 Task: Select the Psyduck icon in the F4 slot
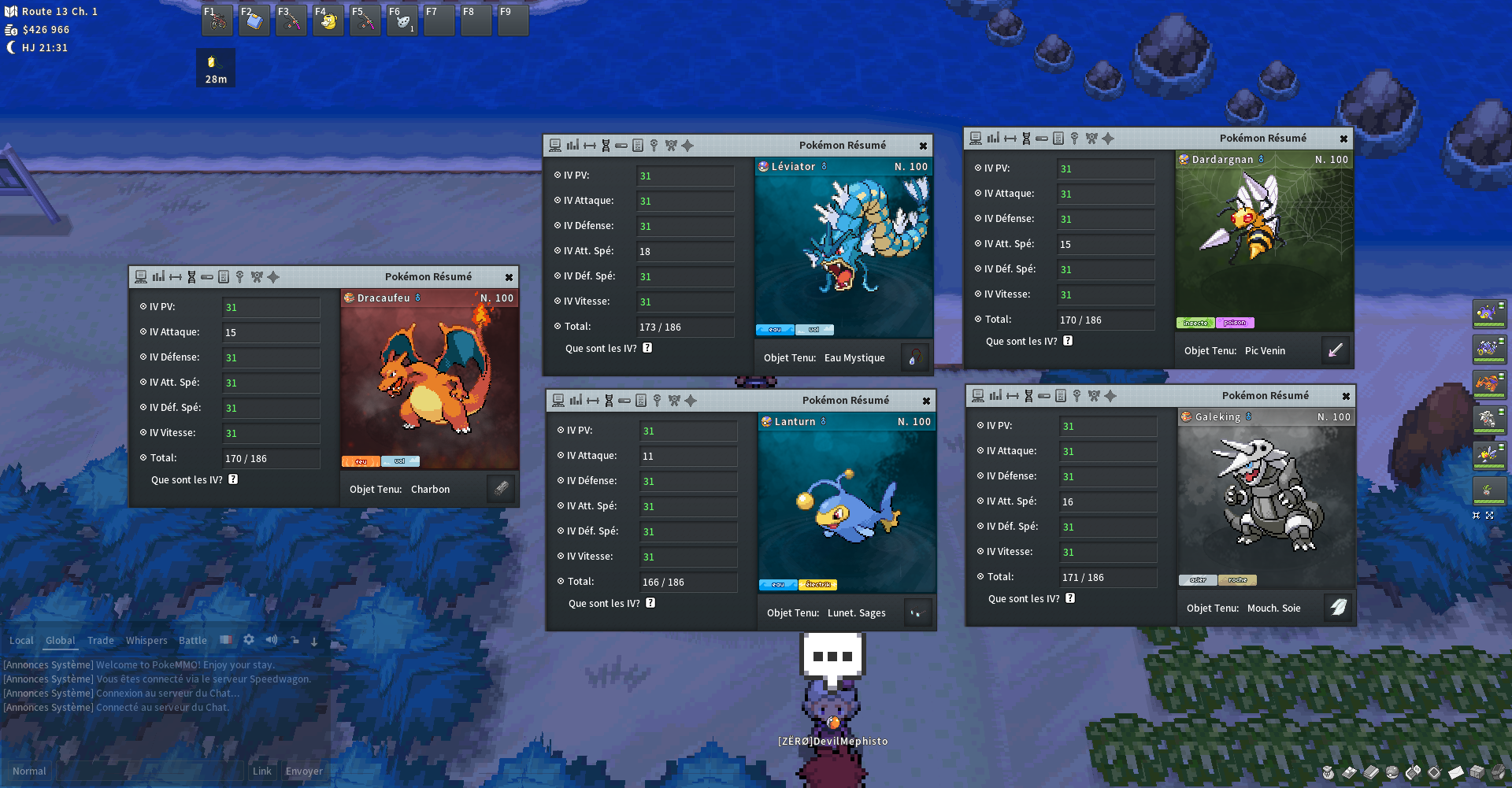[328, 20]
